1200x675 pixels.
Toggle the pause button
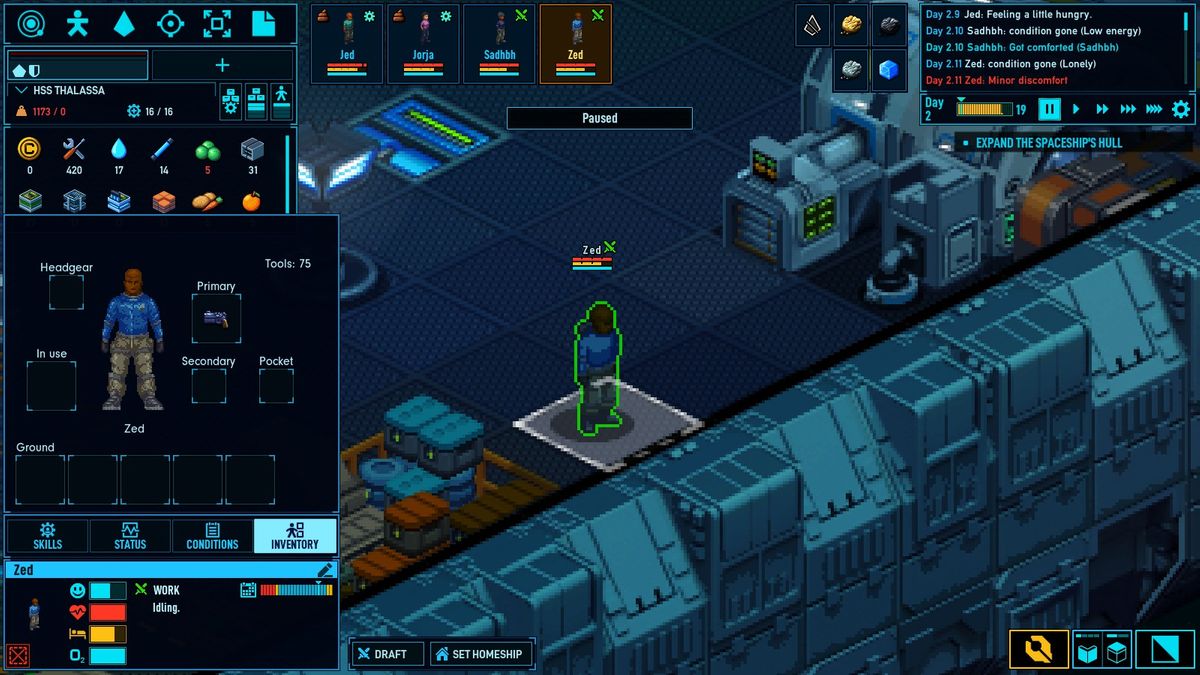1049,109
